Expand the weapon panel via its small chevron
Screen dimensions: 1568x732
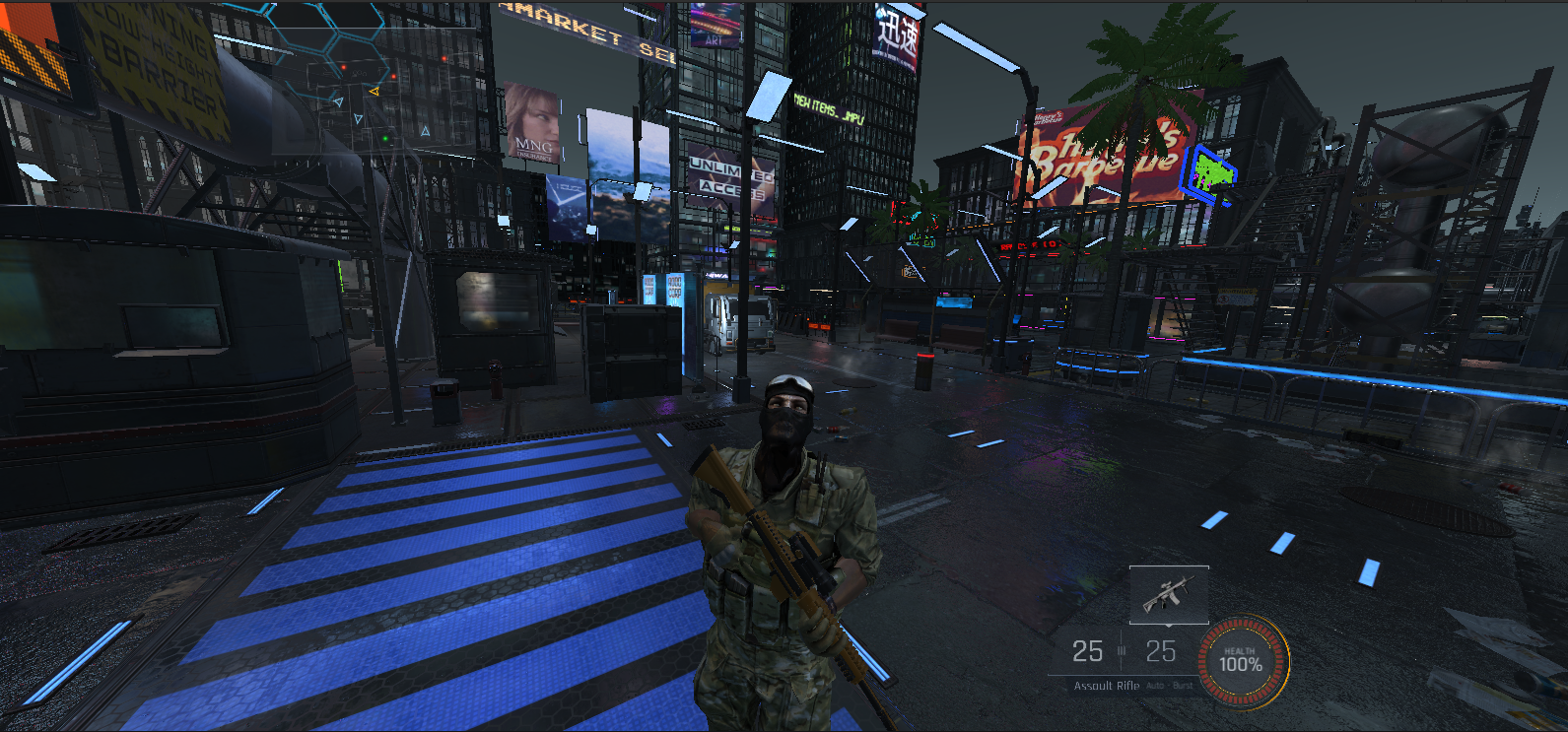[1169, 626]
